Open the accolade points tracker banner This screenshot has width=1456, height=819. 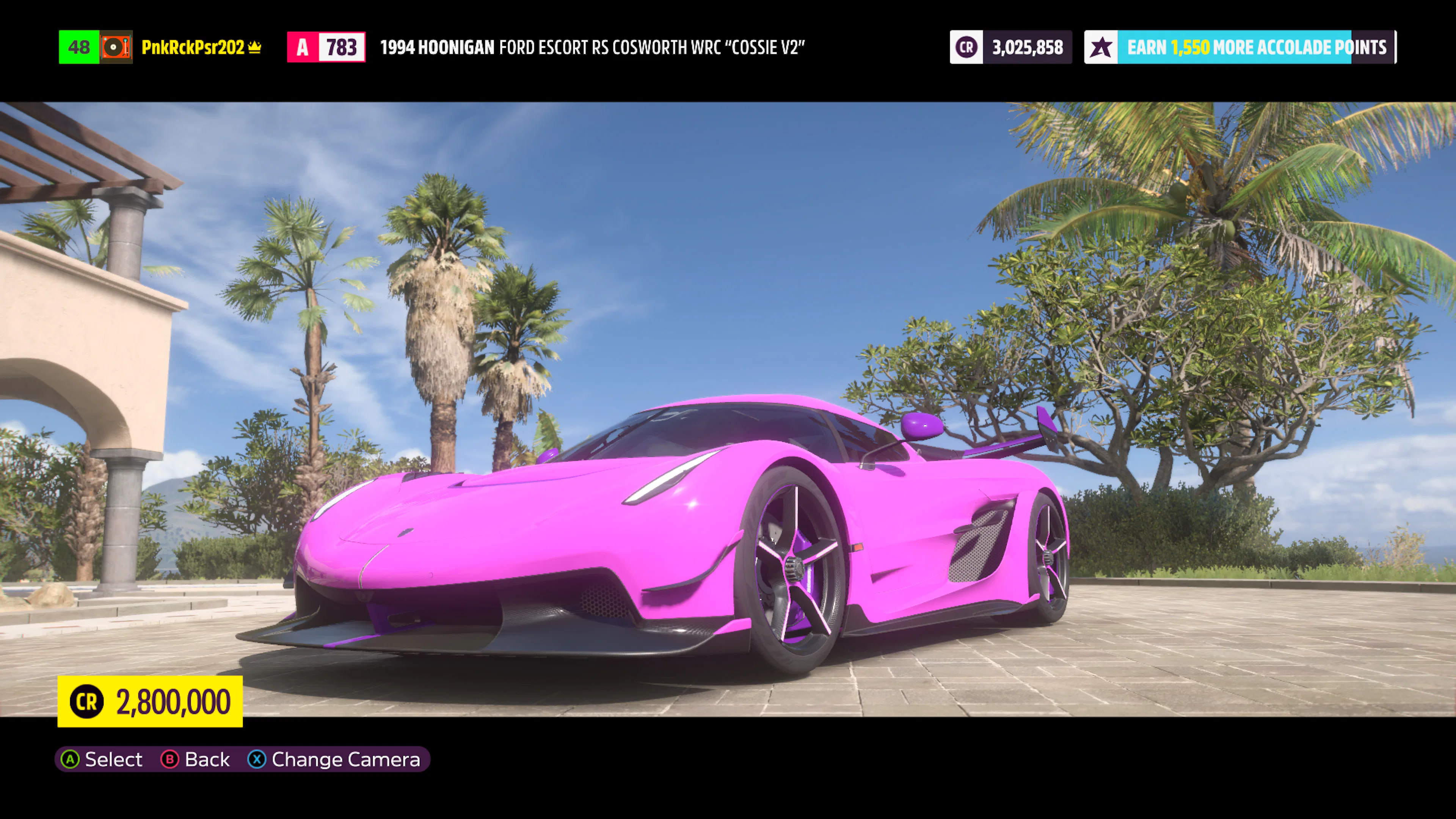[1239, 47]
